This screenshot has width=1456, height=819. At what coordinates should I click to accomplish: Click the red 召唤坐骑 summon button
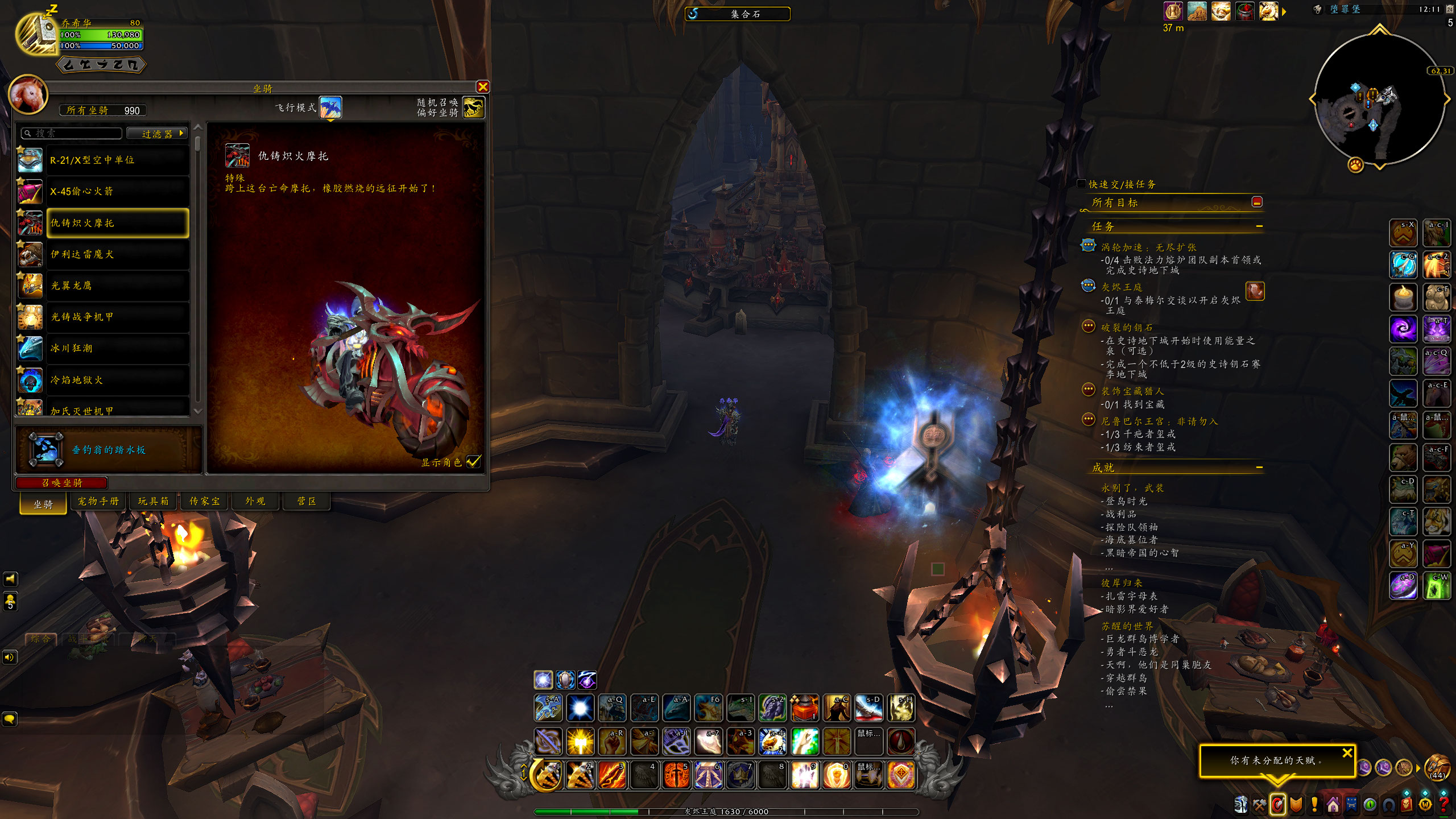61,483
